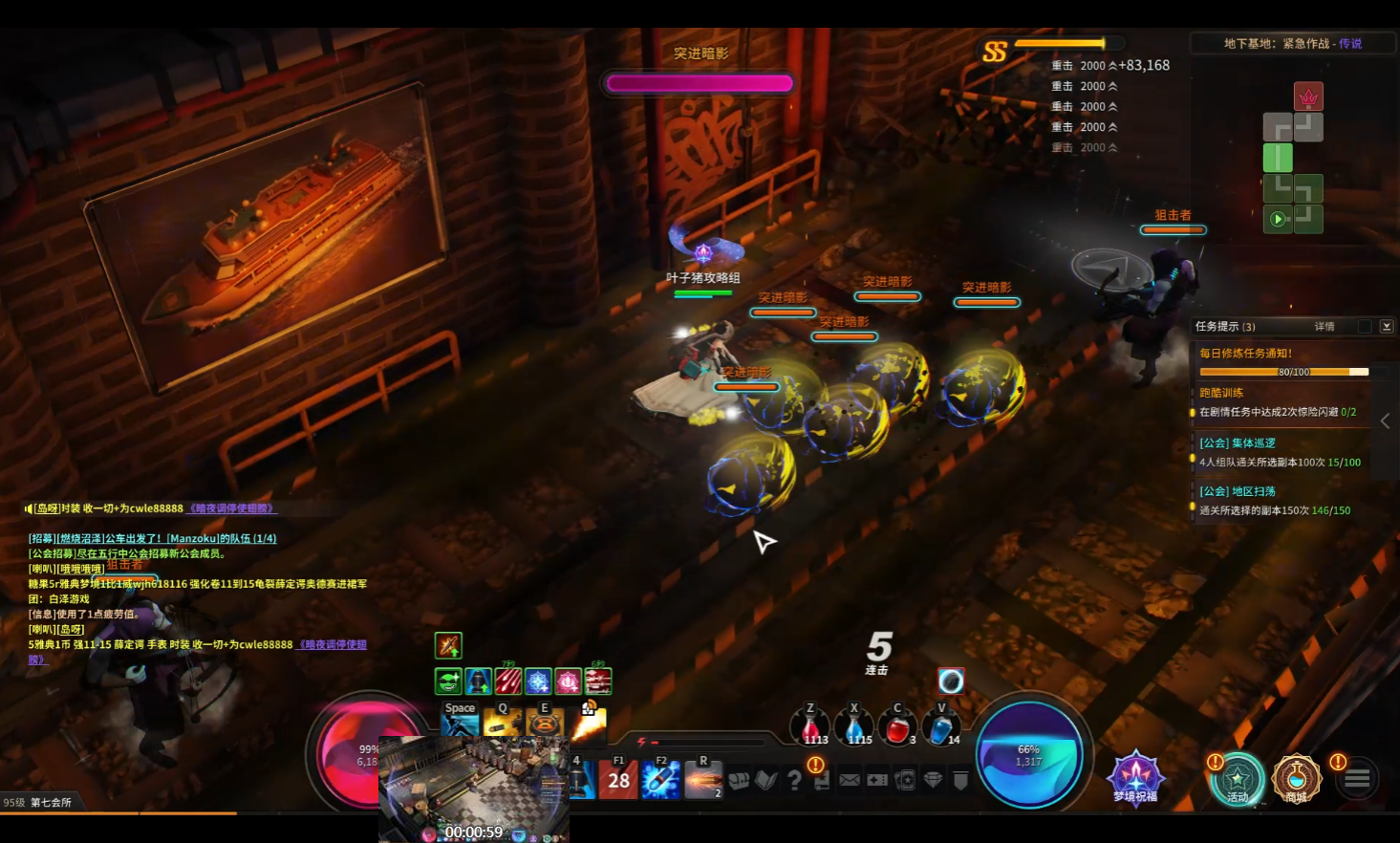
Task: Use the blue jar potion on V slot
Action: (941, 729)
